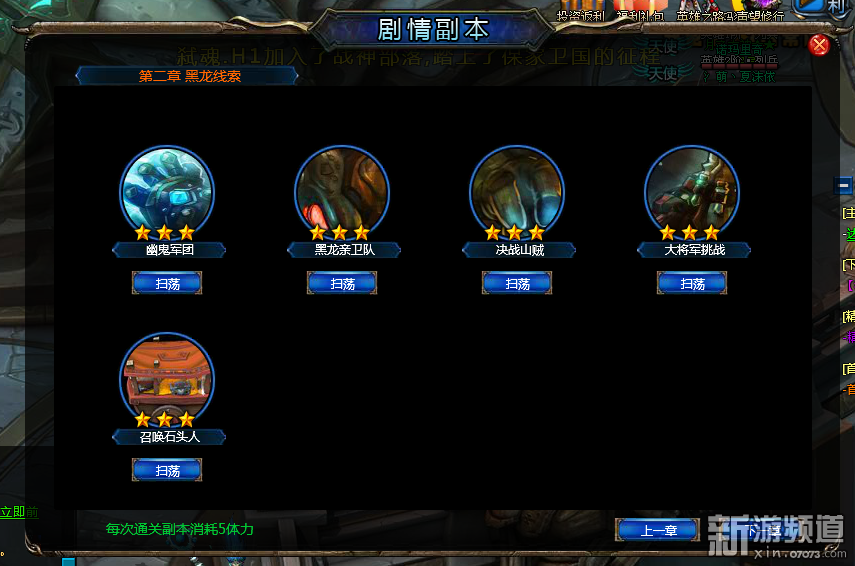Open the 大将军挑战 dungeon portrait
Viewport: 855px width, 566px height.
[692, 192]
